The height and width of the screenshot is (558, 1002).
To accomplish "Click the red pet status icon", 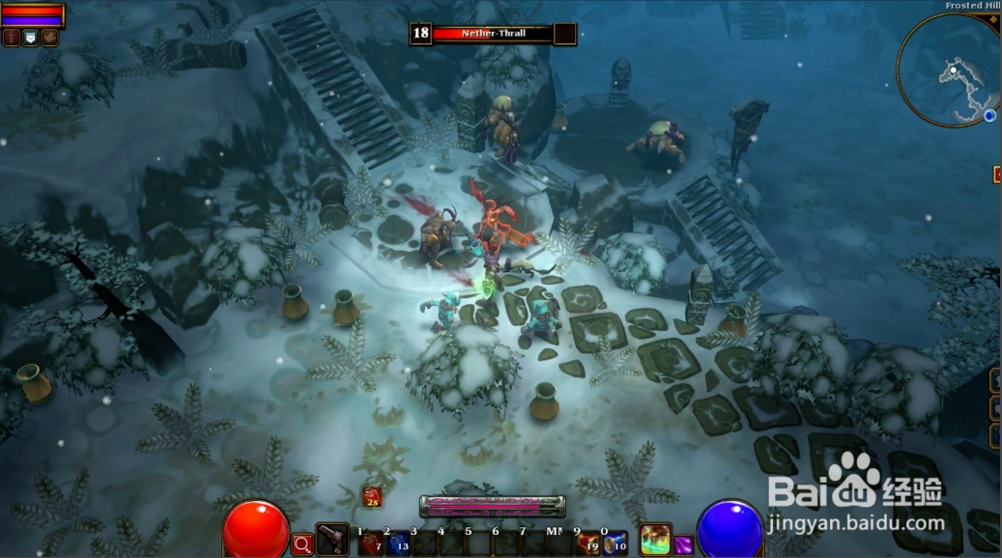I will pyautogui.click(x=12, y=38).
